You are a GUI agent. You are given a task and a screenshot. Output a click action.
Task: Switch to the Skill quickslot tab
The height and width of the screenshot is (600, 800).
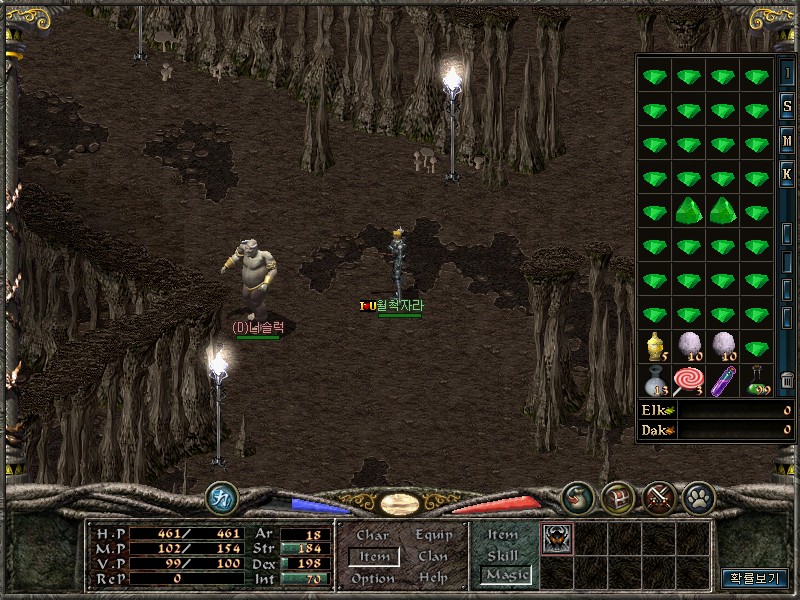tap(502, 555)
